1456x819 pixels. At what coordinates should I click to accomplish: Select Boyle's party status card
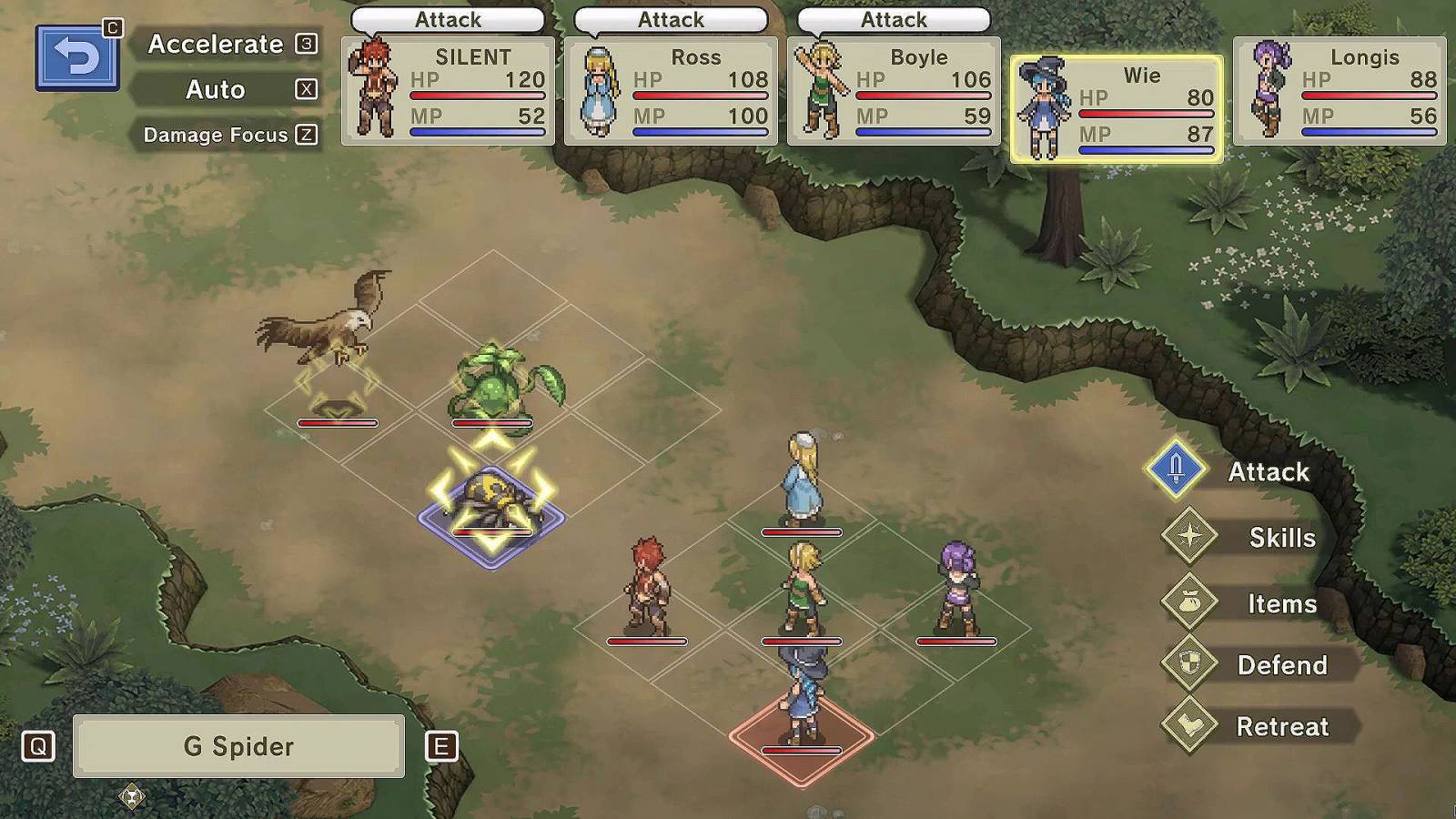[x=894, y=91]
